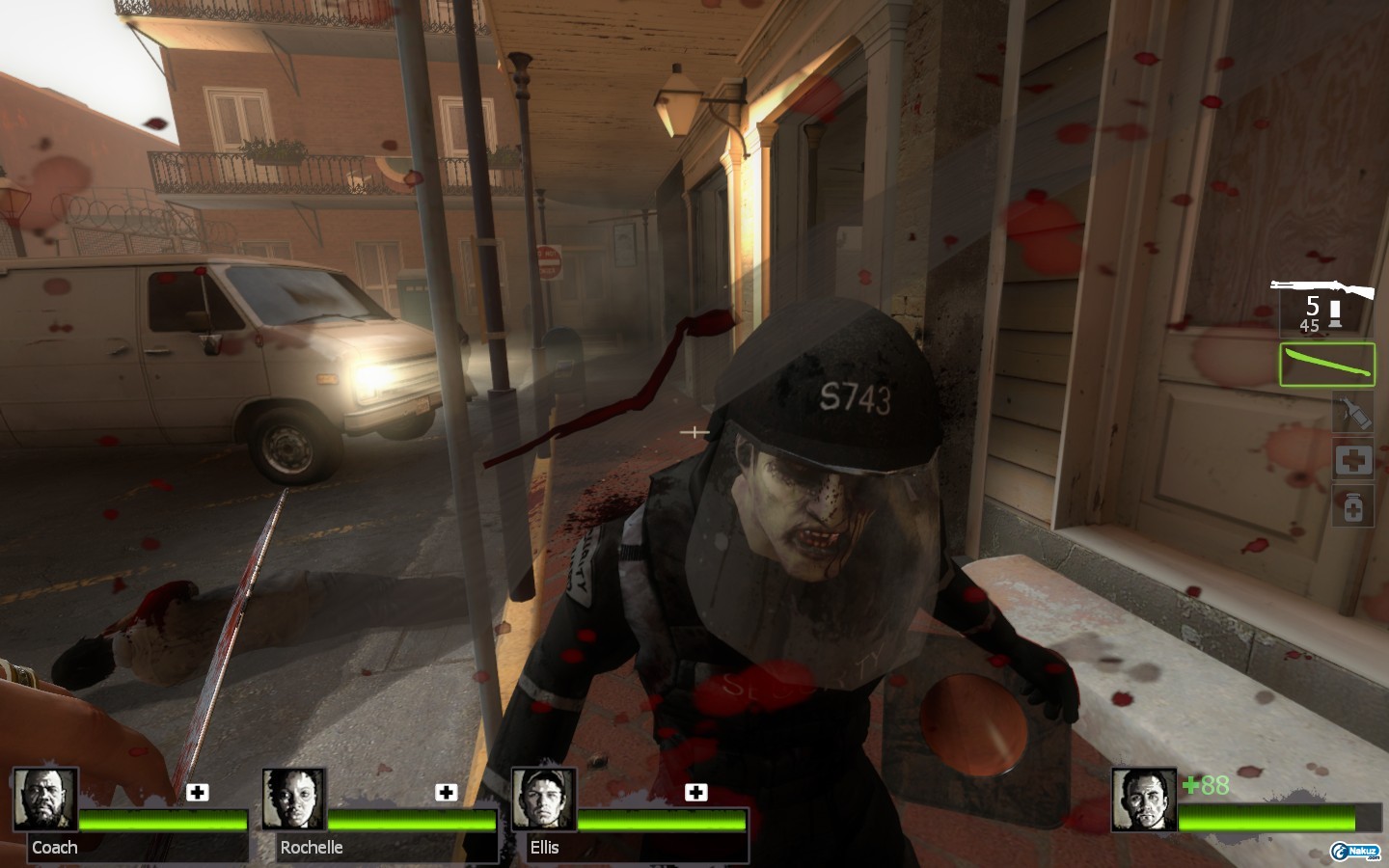Click Coach's teammate portrait
This screenshot has width=1389, height=868.
coord(45,800)
